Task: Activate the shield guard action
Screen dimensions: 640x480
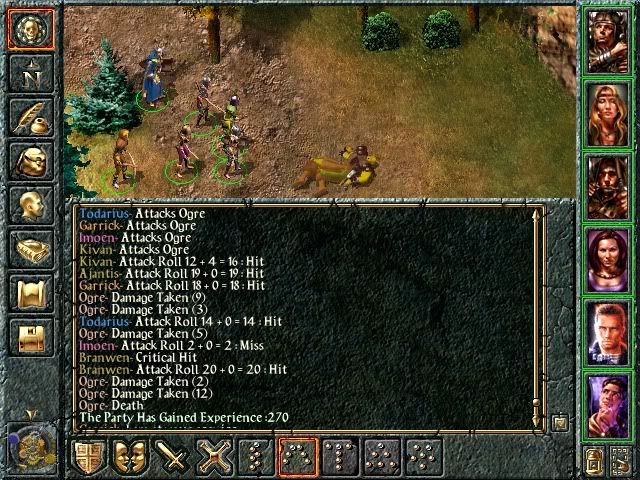Action: point(91,457)
